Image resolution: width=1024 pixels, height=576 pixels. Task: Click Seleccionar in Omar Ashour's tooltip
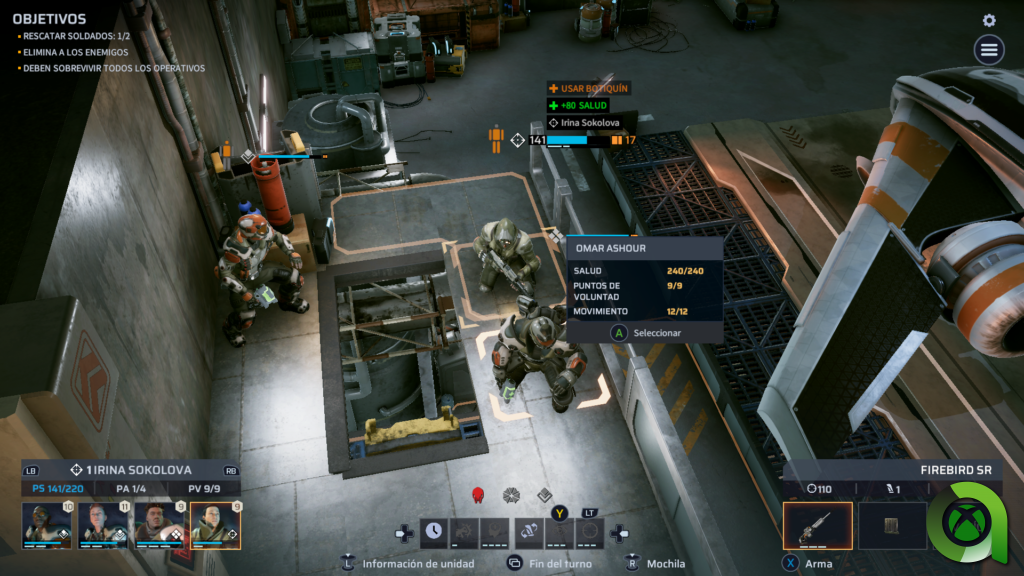click(646, 332)
